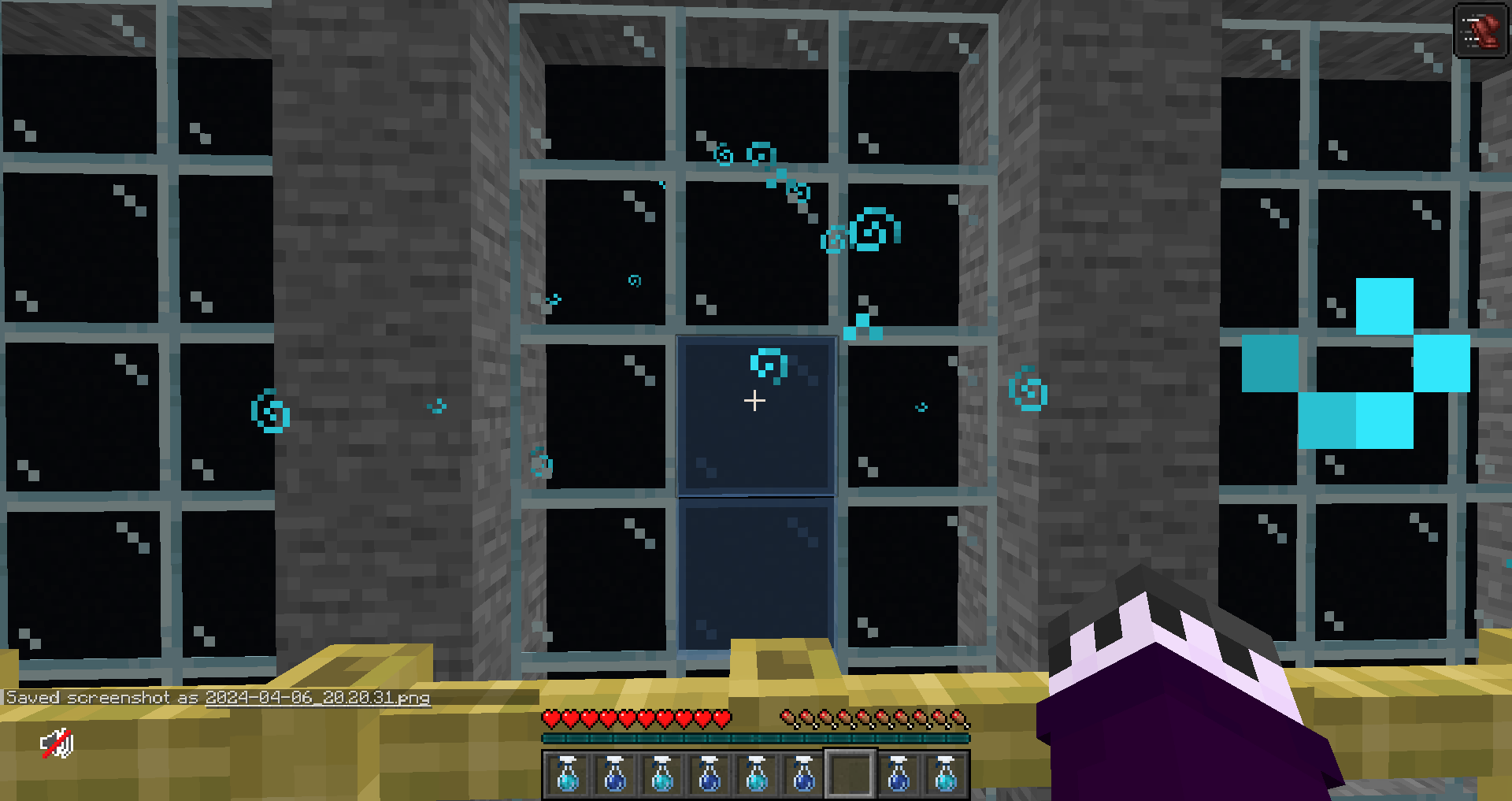Select the rightmost cyan splash potion
The image size is (1512, 801).
[946, 776]
